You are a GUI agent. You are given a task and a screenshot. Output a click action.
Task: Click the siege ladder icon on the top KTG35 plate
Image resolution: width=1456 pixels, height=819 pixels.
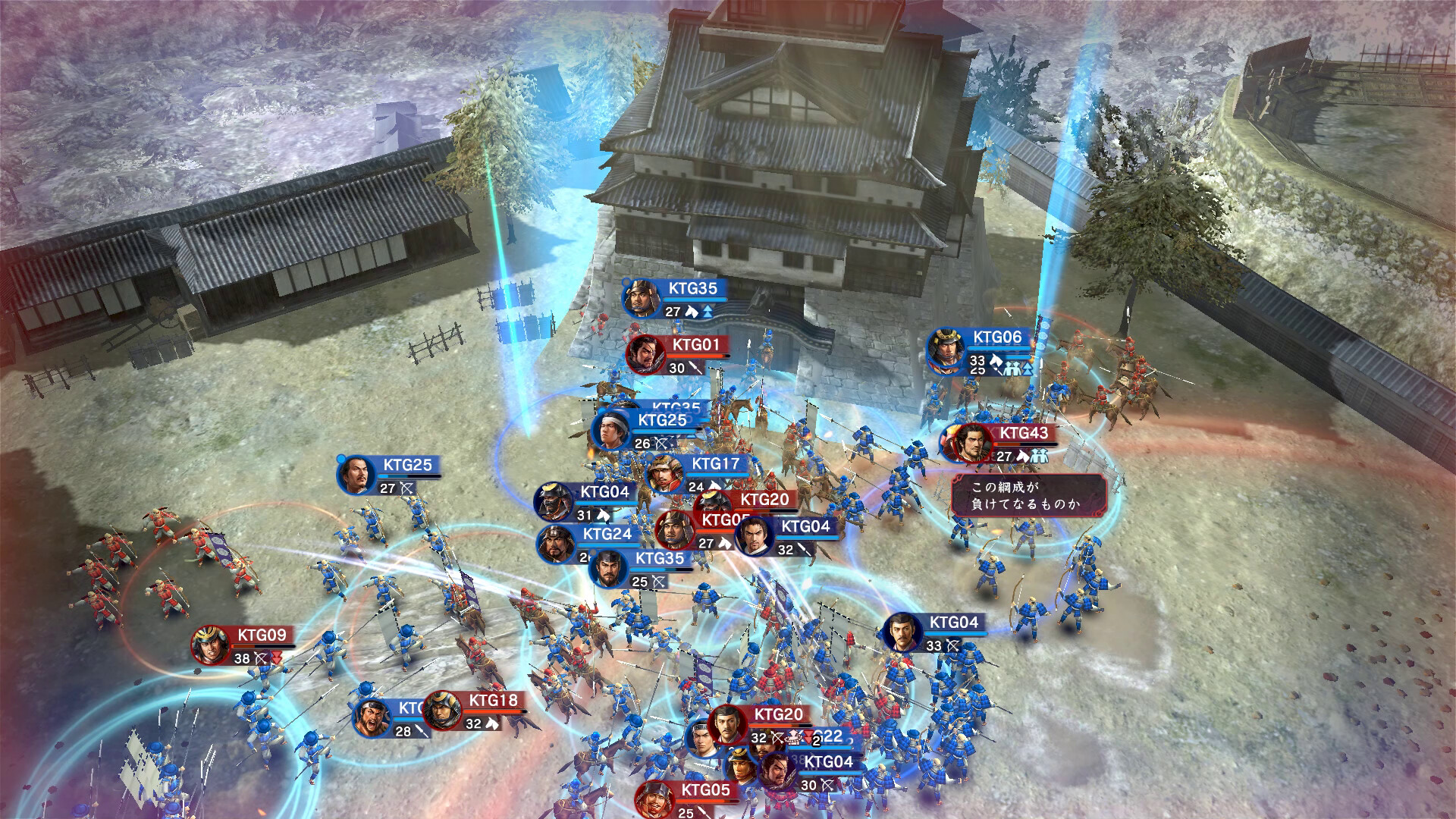[x=708, y=312]
